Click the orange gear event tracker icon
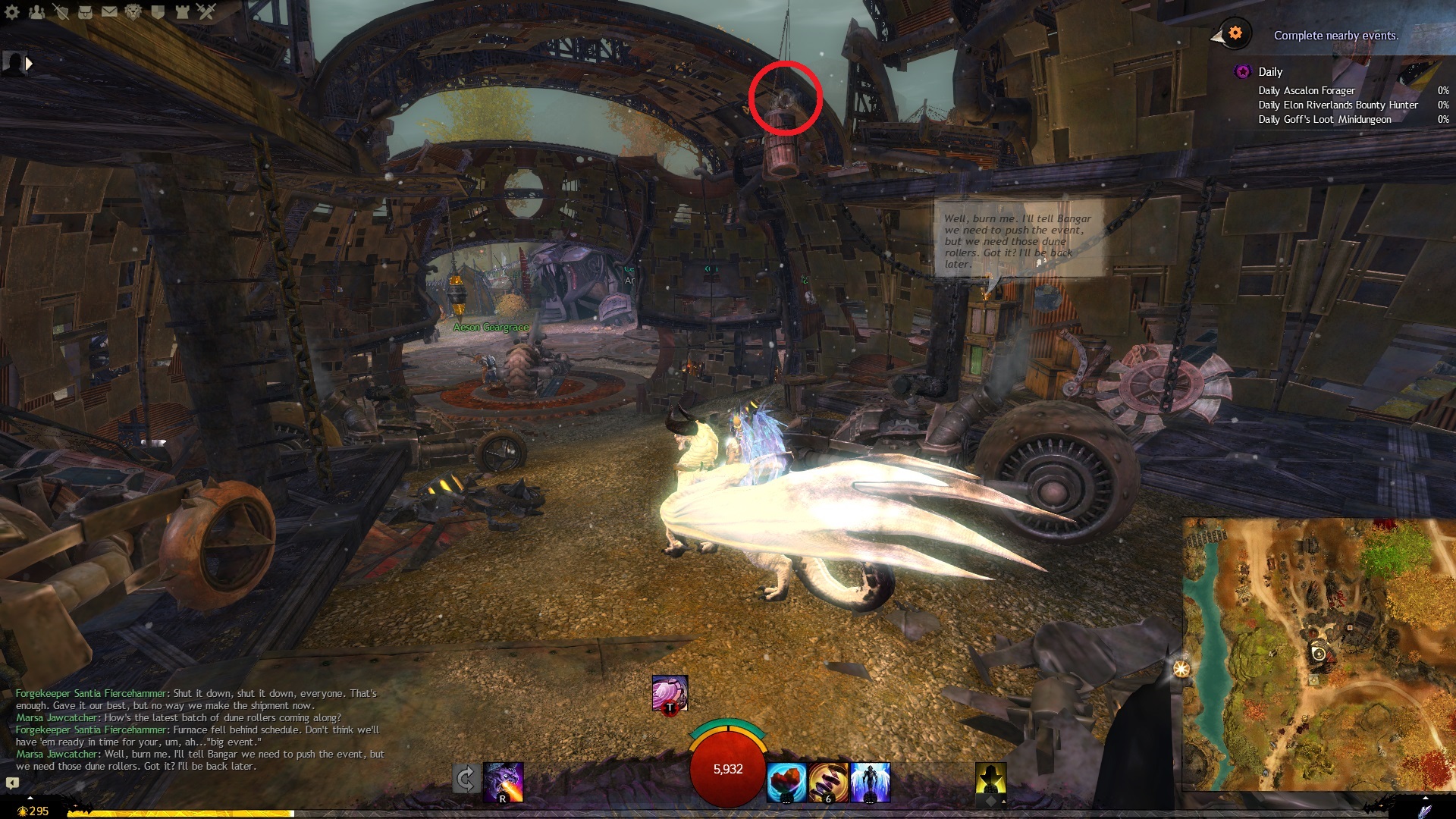The height and width of the screenshot is (819, 1456). [x=1235, y=33]
